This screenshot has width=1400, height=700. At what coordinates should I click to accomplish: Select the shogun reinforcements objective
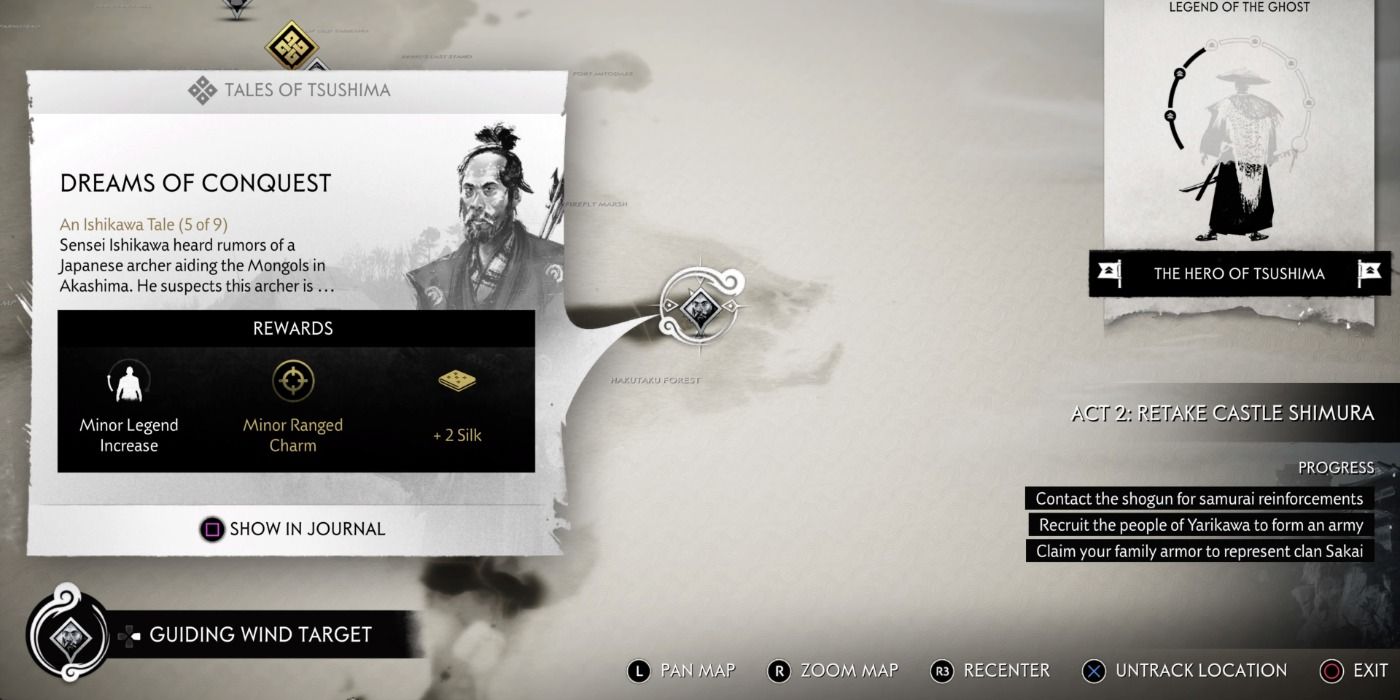coord(1199,498)
